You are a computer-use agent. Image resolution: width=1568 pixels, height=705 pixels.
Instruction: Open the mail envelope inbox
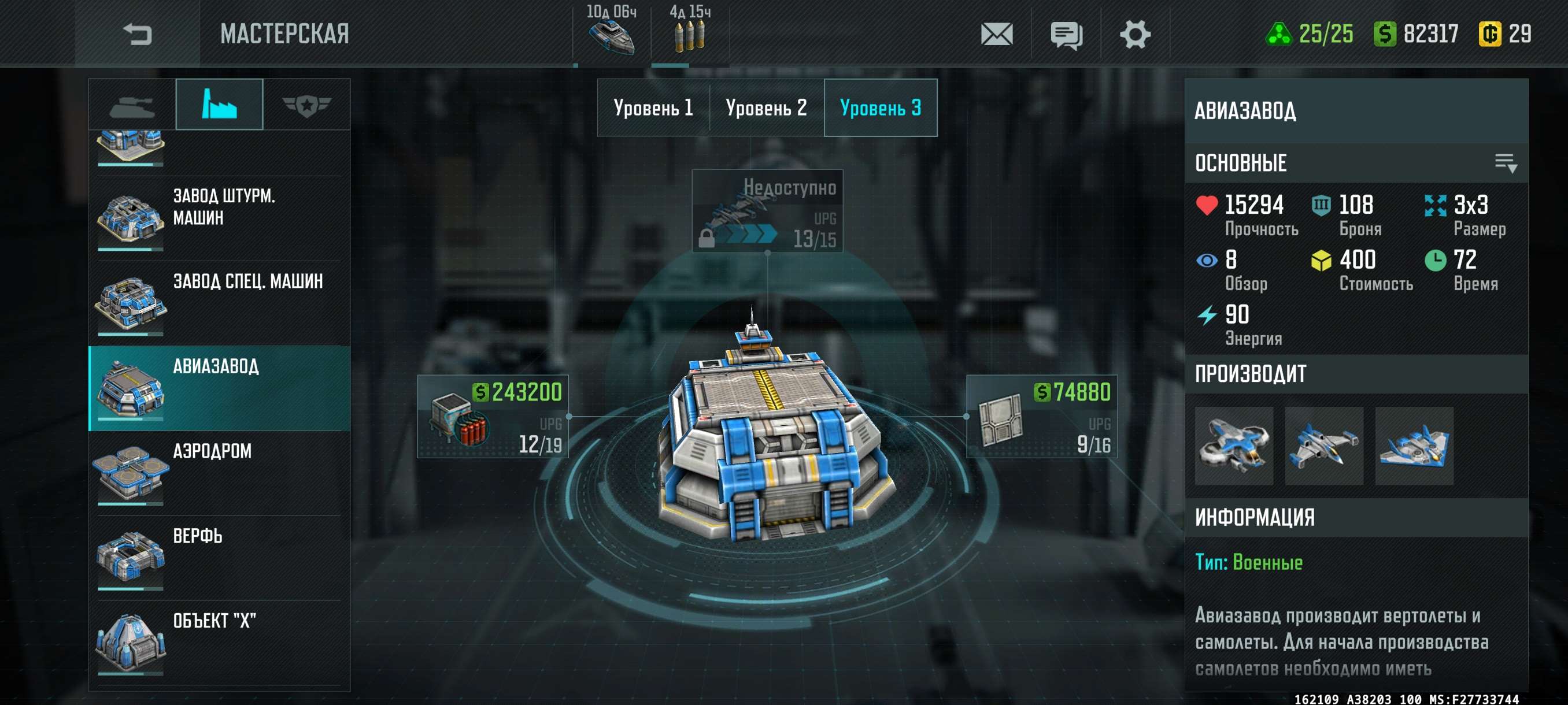(996, 34)
